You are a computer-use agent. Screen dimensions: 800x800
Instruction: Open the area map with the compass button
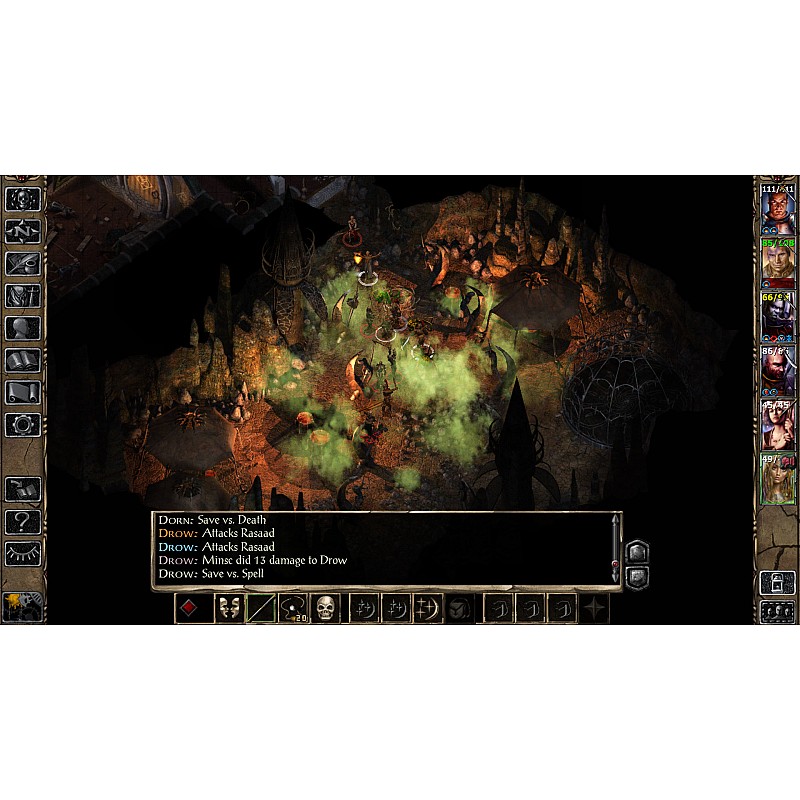tap(22, 231)
